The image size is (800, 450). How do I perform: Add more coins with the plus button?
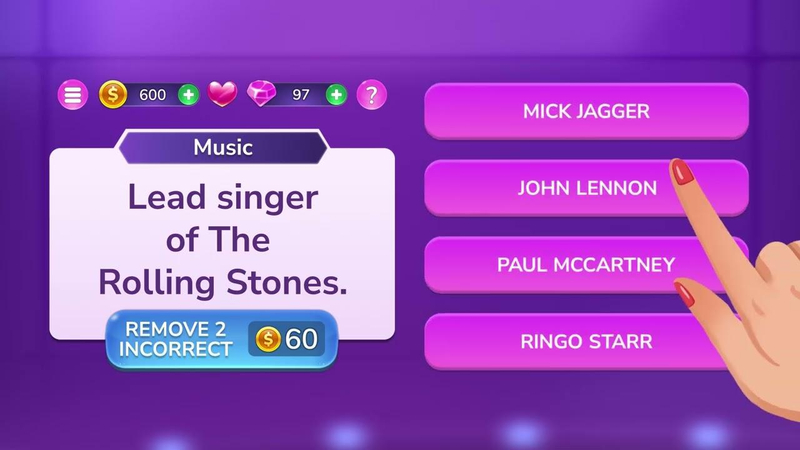(188, 95)
